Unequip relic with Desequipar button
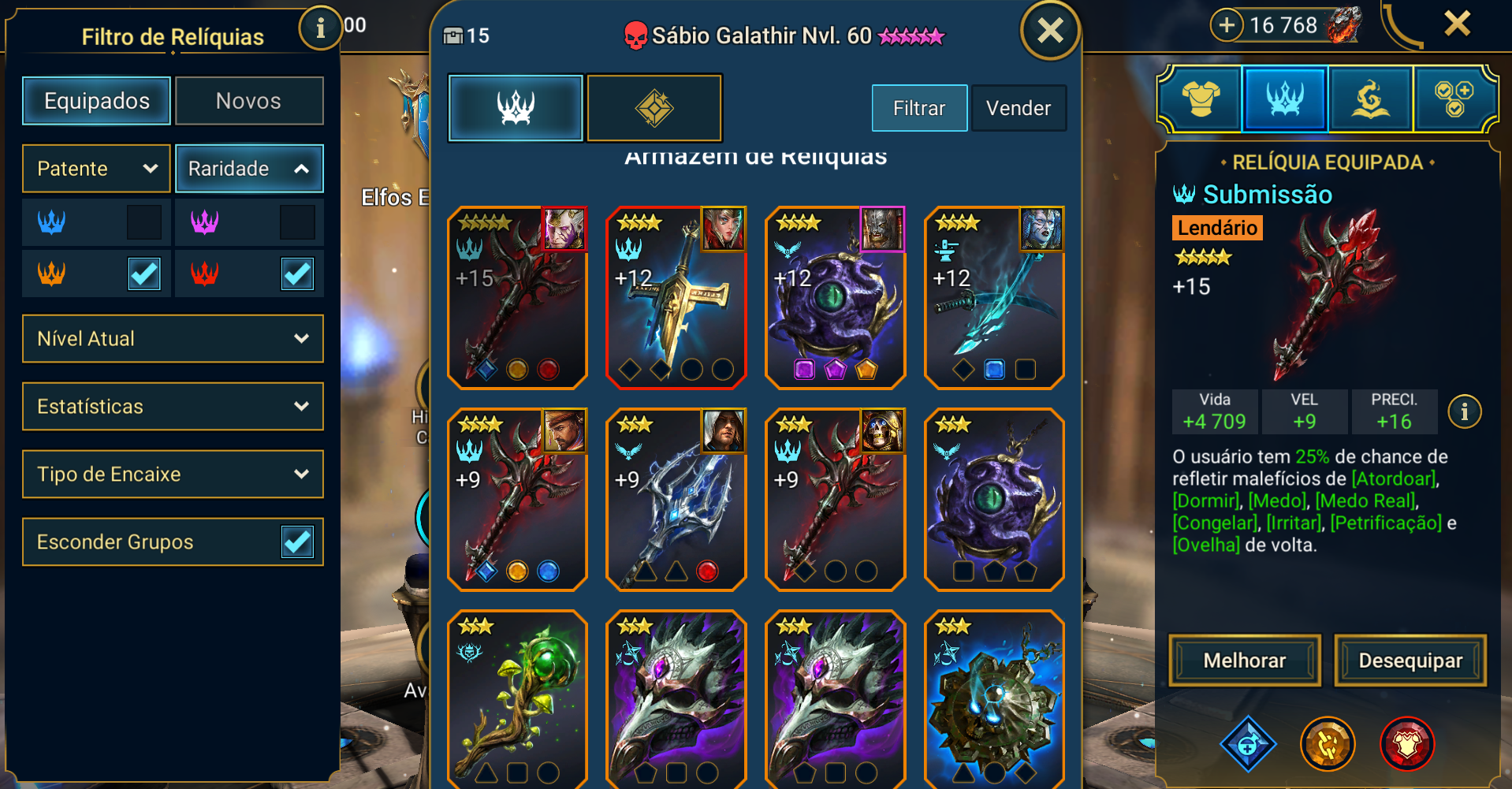 tap(1410, 661)
